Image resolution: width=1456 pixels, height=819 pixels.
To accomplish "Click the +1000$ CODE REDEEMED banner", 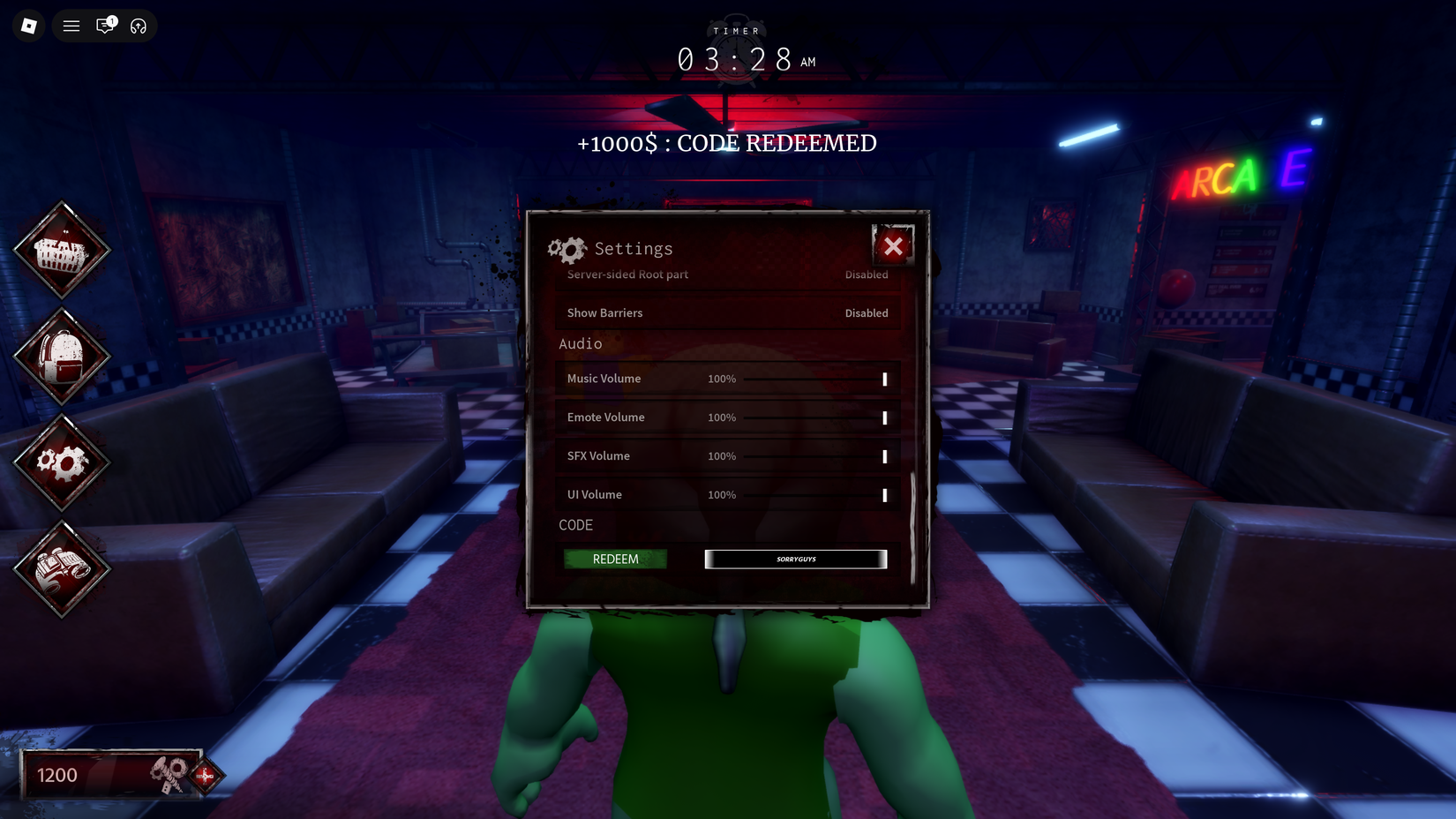I will (x=726, y=143).
